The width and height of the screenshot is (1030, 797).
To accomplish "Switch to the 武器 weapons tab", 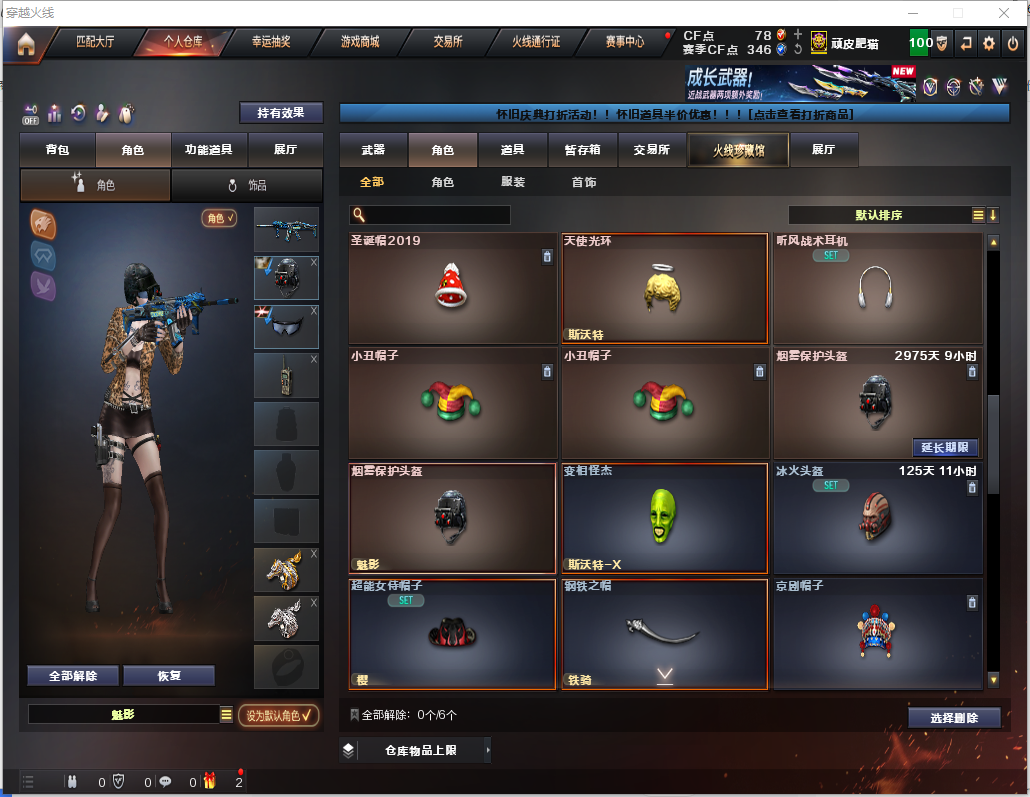I will 373,150.
